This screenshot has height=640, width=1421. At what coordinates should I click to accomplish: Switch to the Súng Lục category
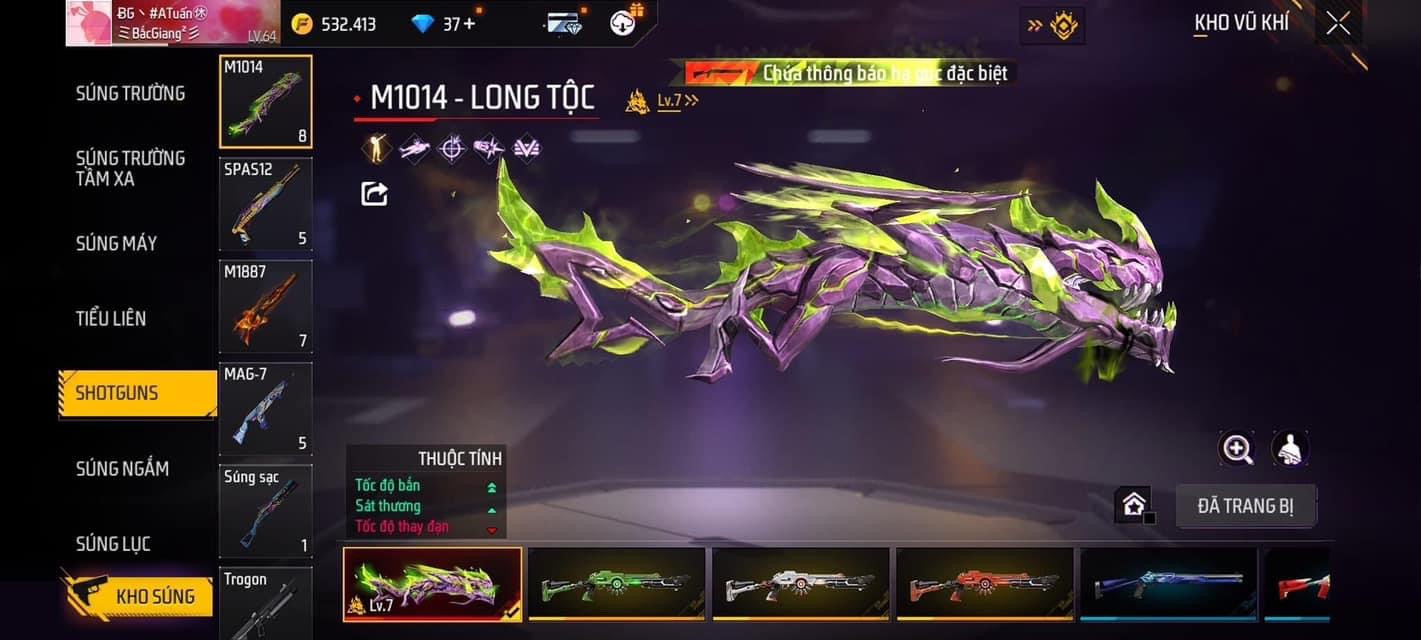pos(113,544)
